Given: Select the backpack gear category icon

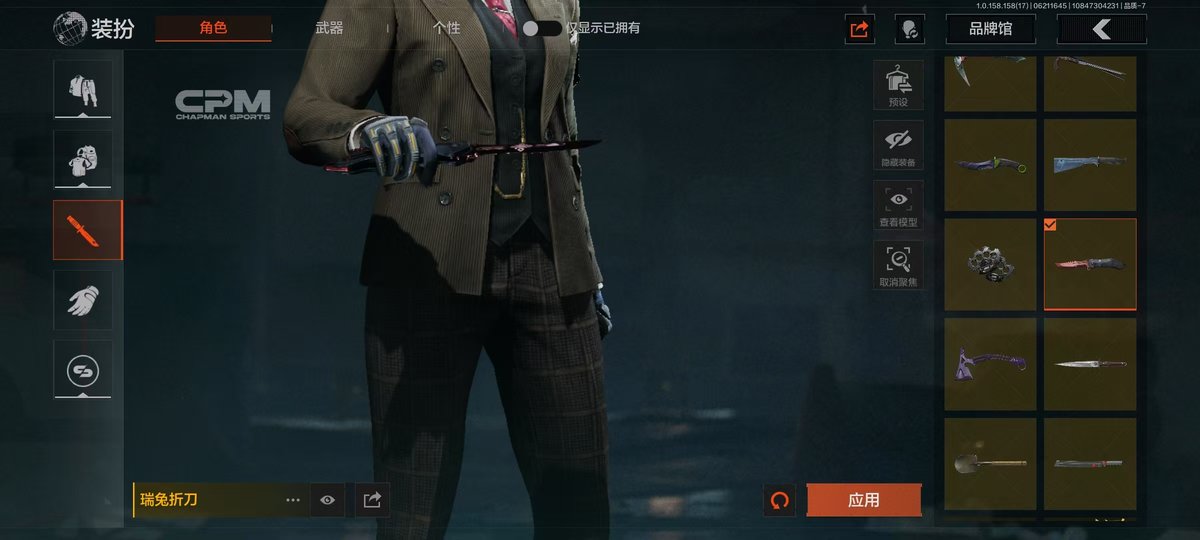Looking at the screenshot, I should pyautogui.click(x=83, y=159).
